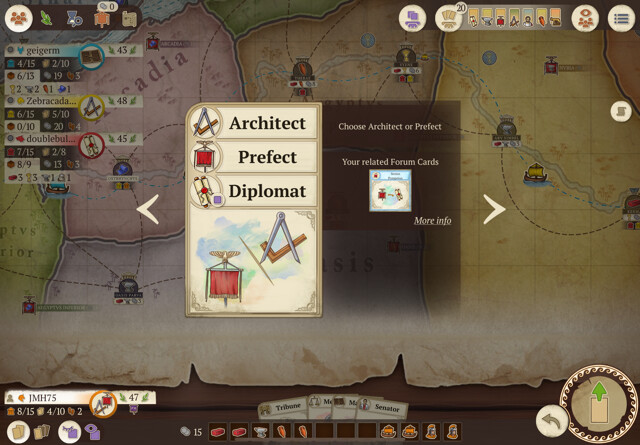The width and height of the screenshot is (640, 445).
Task: Open the purple hand icon at bottom left
Action: tap(69, 431)
